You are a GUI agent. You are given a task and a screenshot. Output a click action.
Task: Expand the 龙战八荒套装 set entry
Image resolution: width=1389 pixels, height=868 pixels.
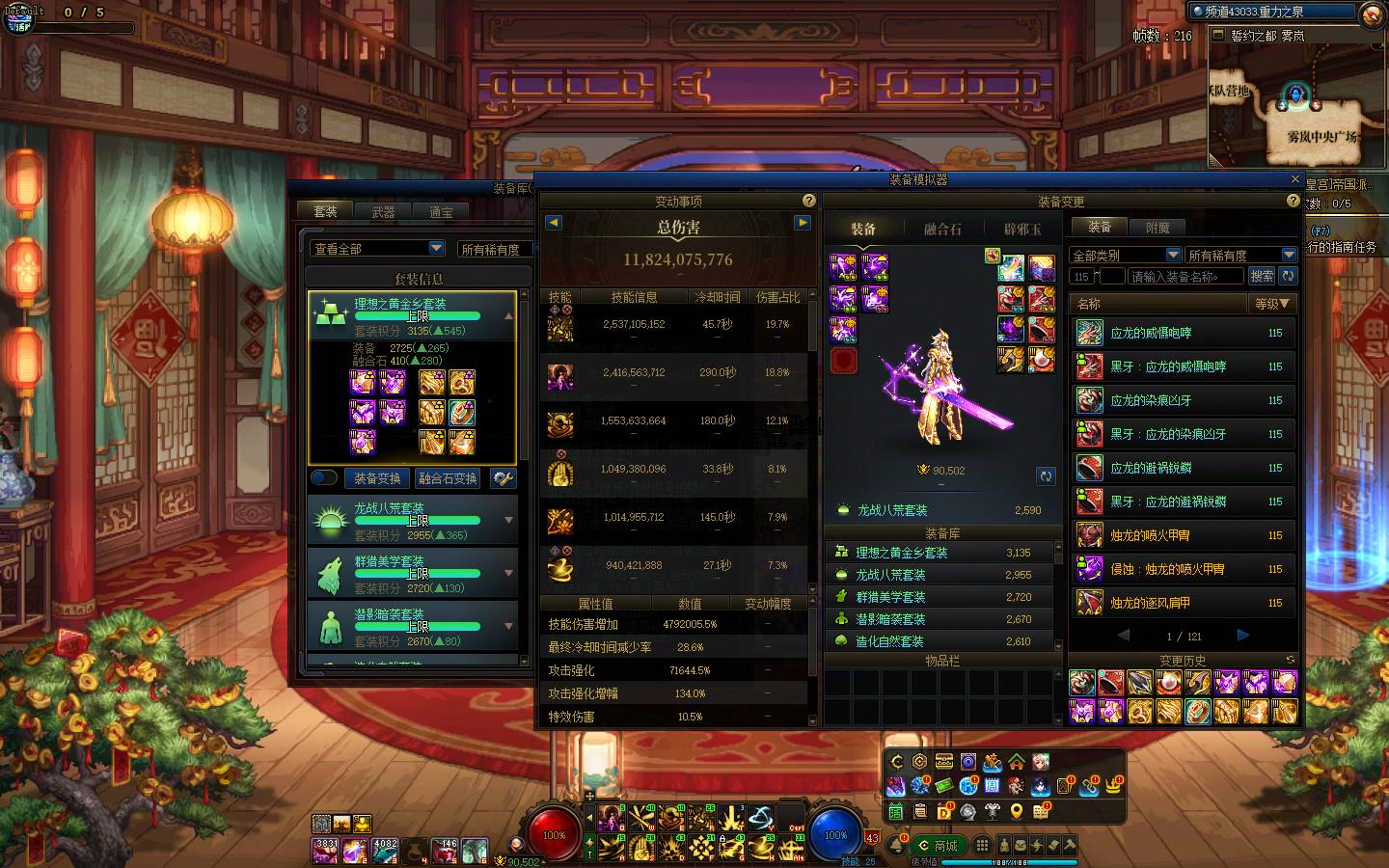coord(509,521)
